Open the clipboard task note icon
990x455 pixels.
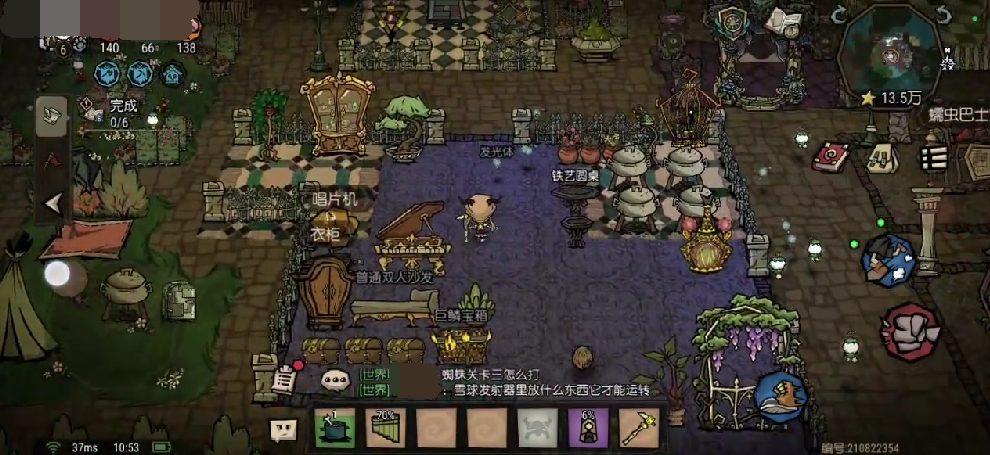(286, 378)
